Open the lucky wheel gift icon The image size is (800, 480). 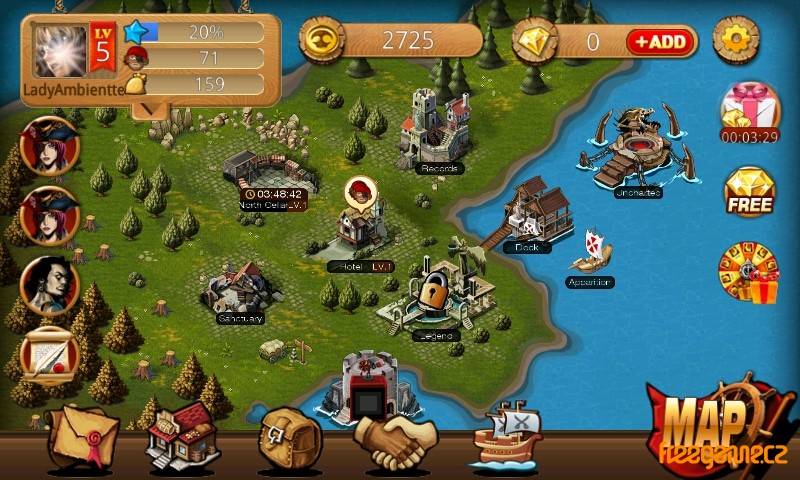click(749, 270)
